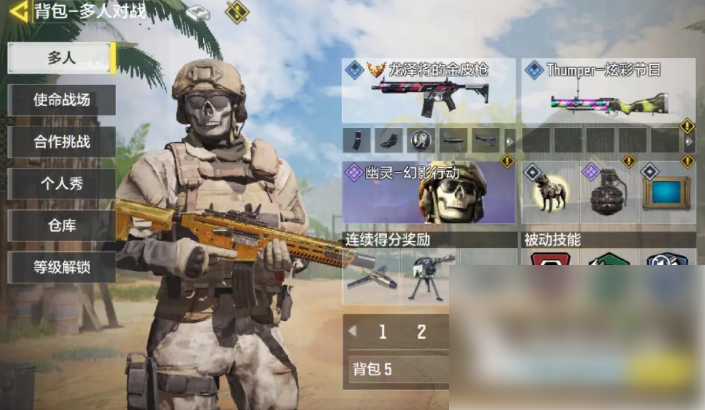
Task: Choose the 个人秀 tab
Action: coord(62,184)
